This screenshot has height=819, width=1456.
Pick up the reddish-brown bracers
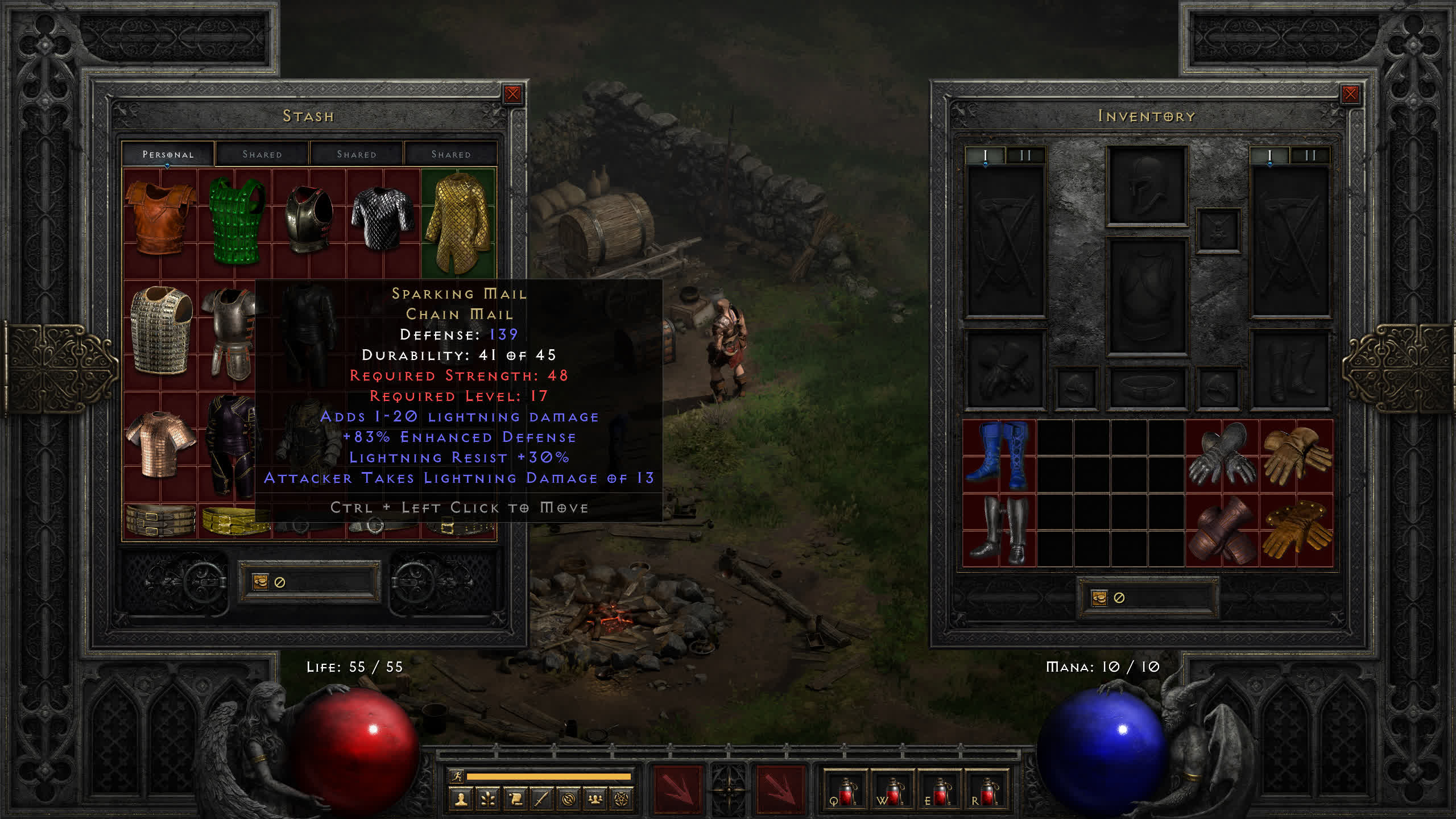(x=1222, y=530)
